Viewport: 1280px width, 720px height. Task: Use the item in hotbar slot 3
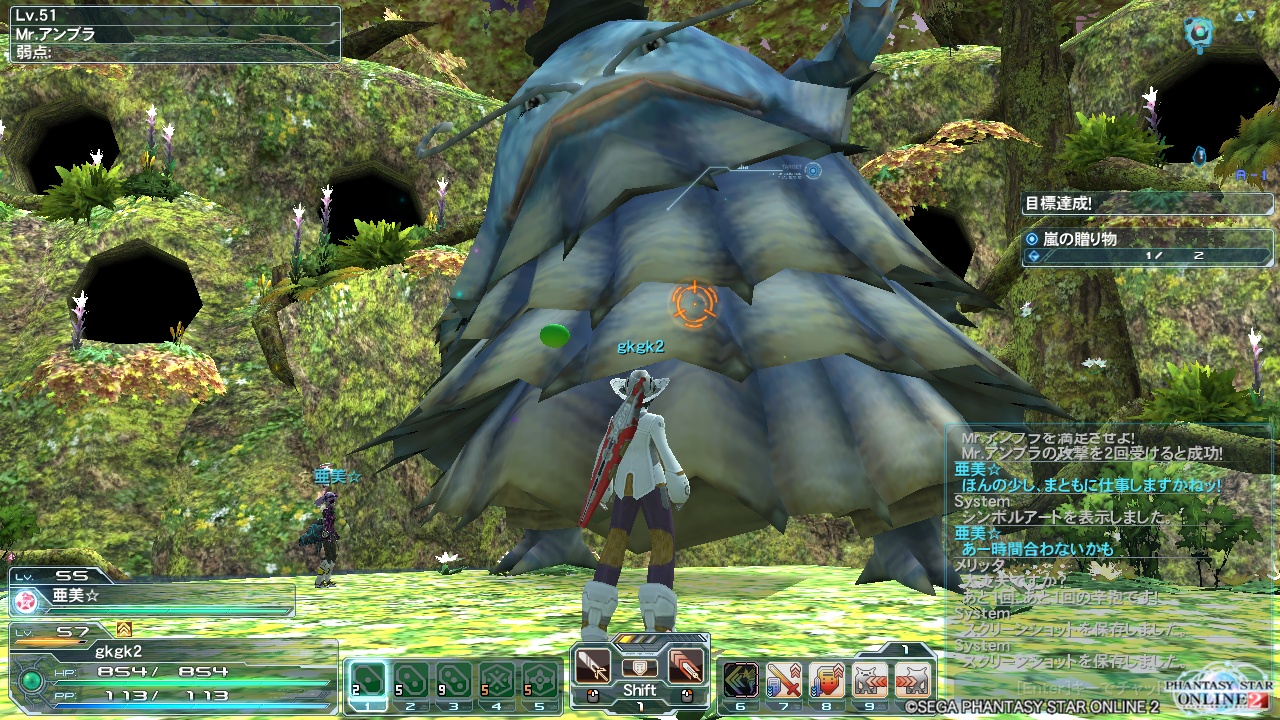click(453, 679)
